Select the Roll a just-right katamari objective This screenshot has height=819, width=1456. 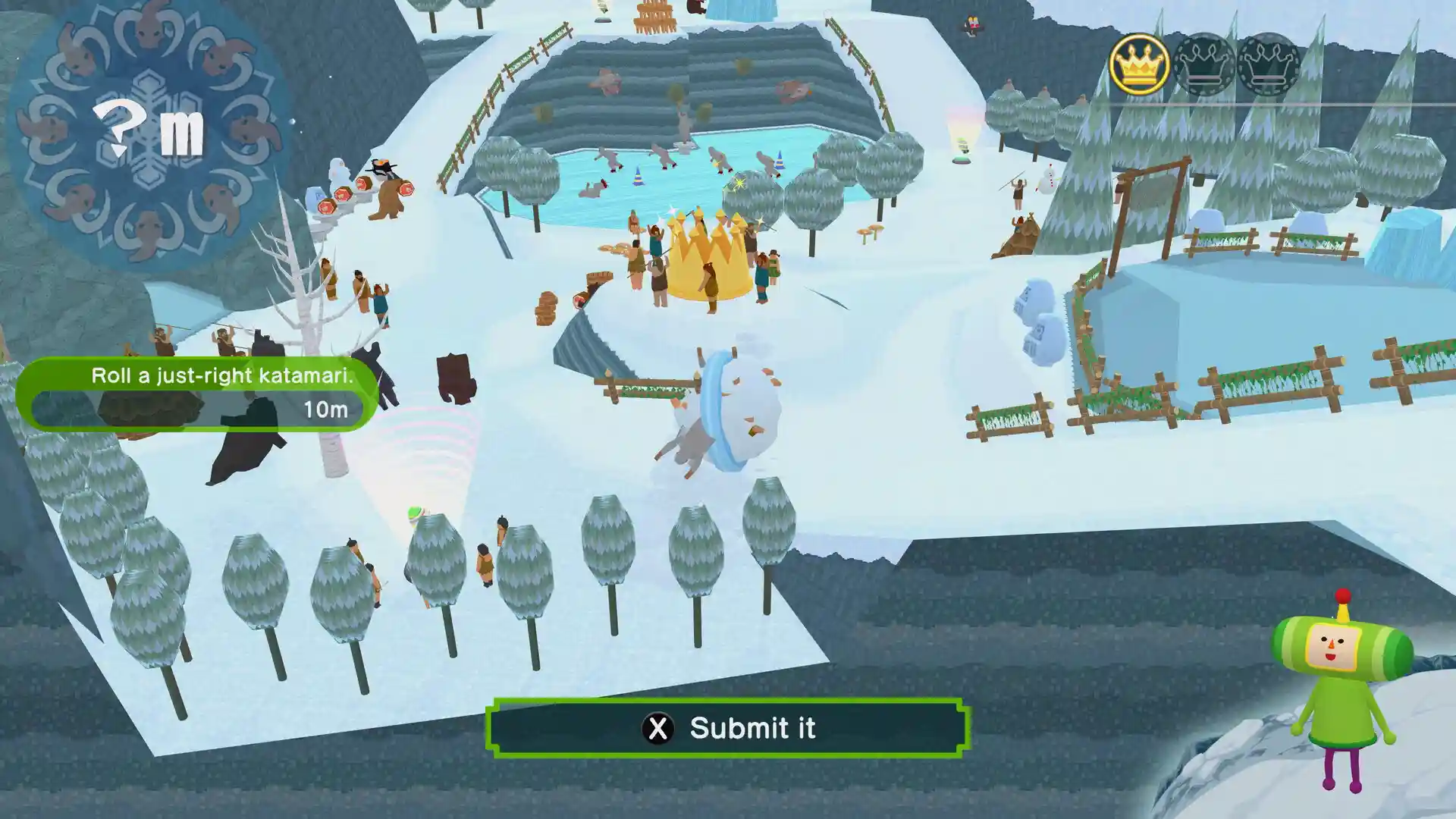coord(223,374)
